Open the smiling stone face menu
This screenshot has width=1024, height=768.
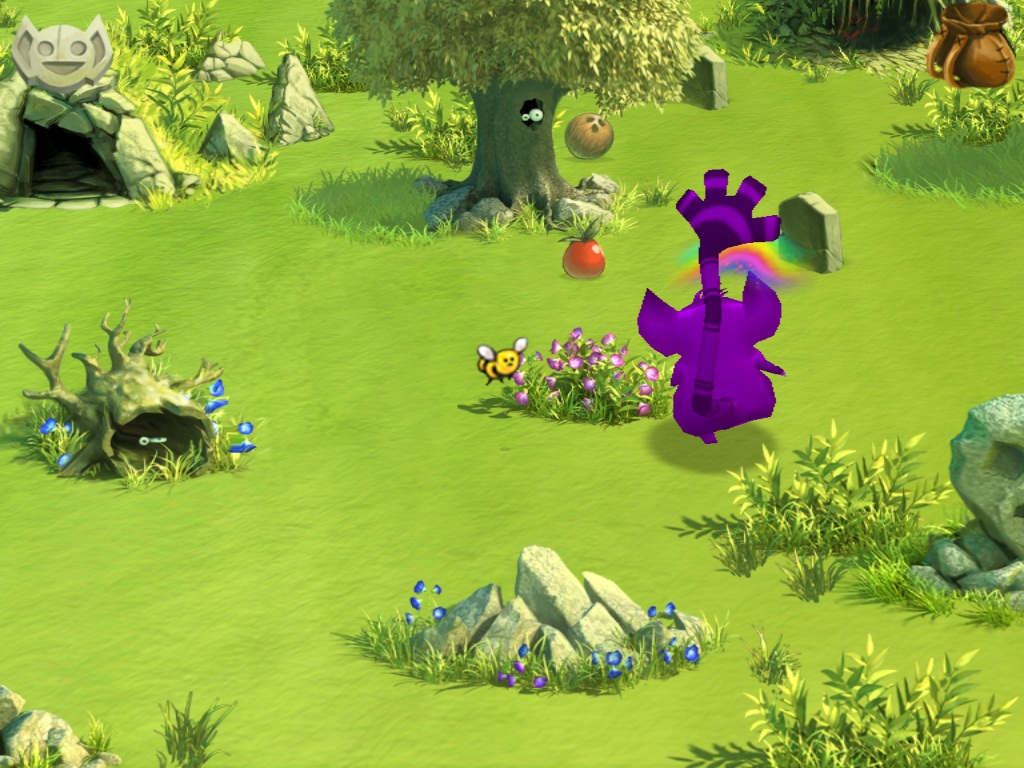[x=61, y=56]
